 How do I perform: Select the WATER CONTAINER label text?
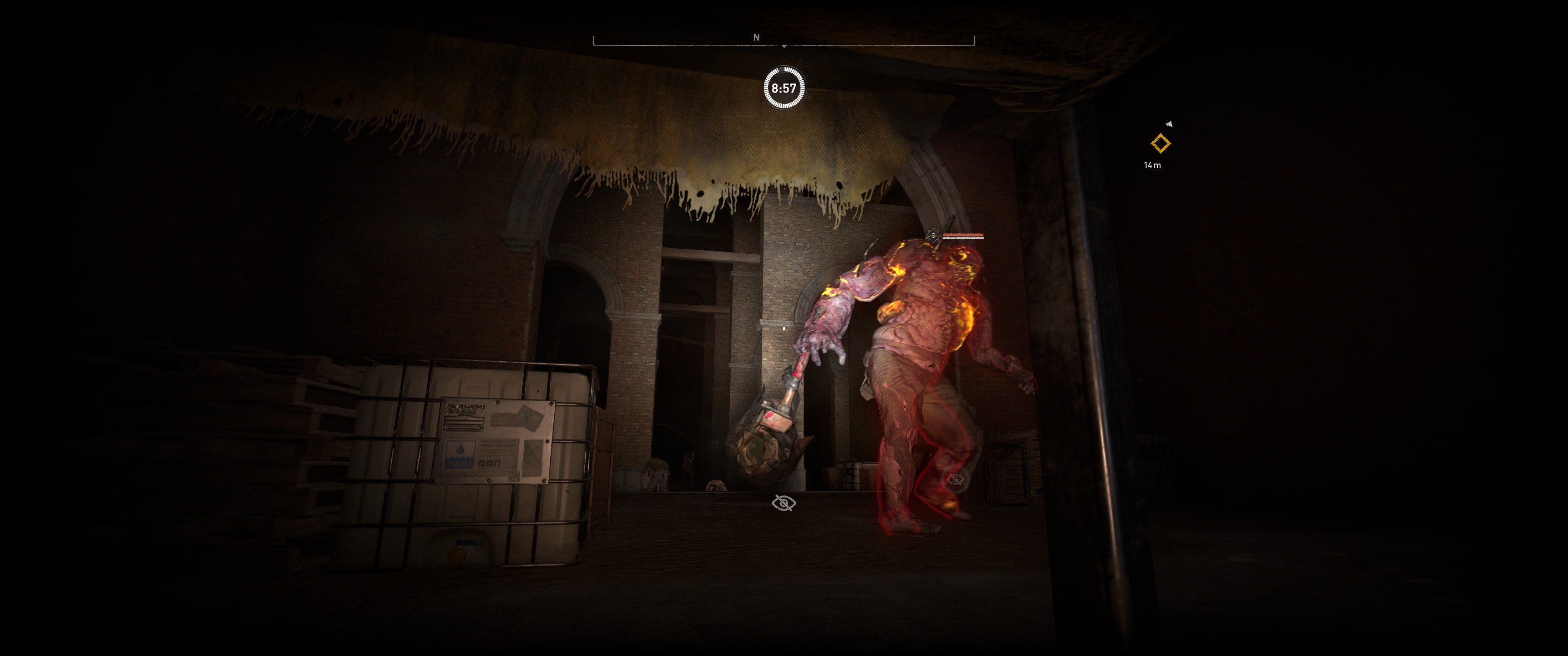498,446
